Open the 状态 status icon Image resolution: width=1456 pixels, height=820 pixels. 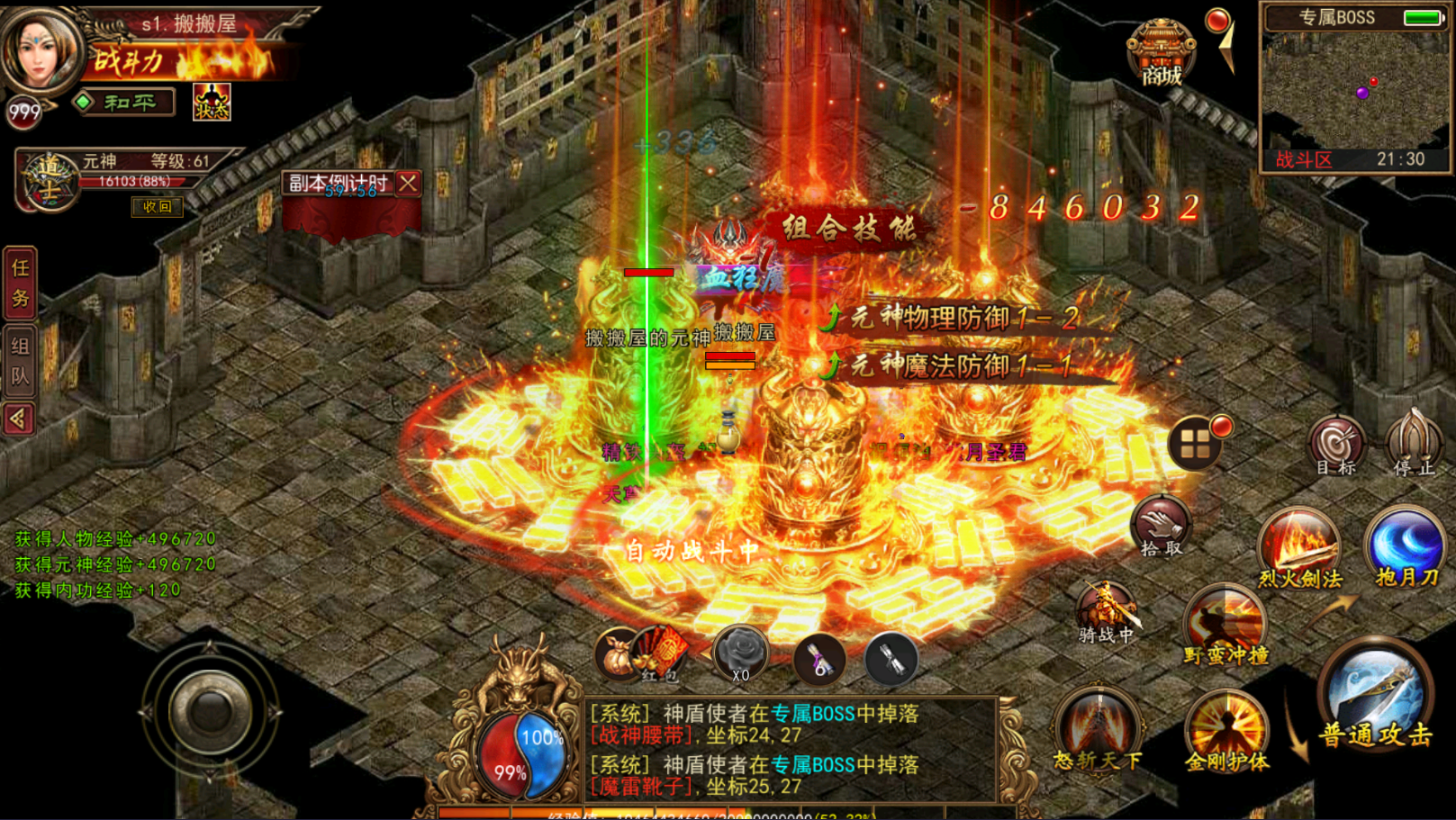point(212,103)
